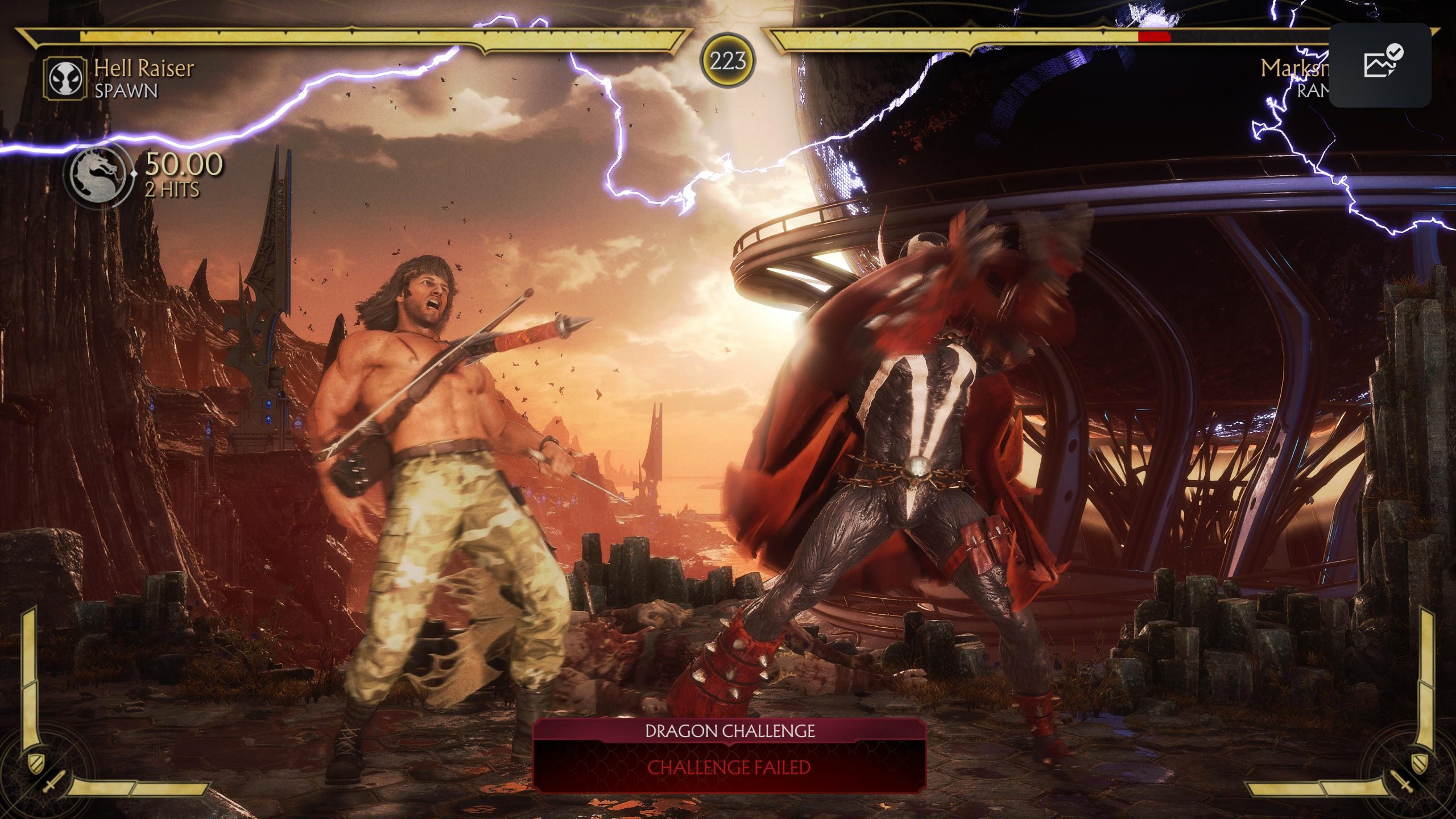1456x819 pixels.
Task: Click the Spawn character portrait icon
Action: pyautogui.click(x=64, y=77)
